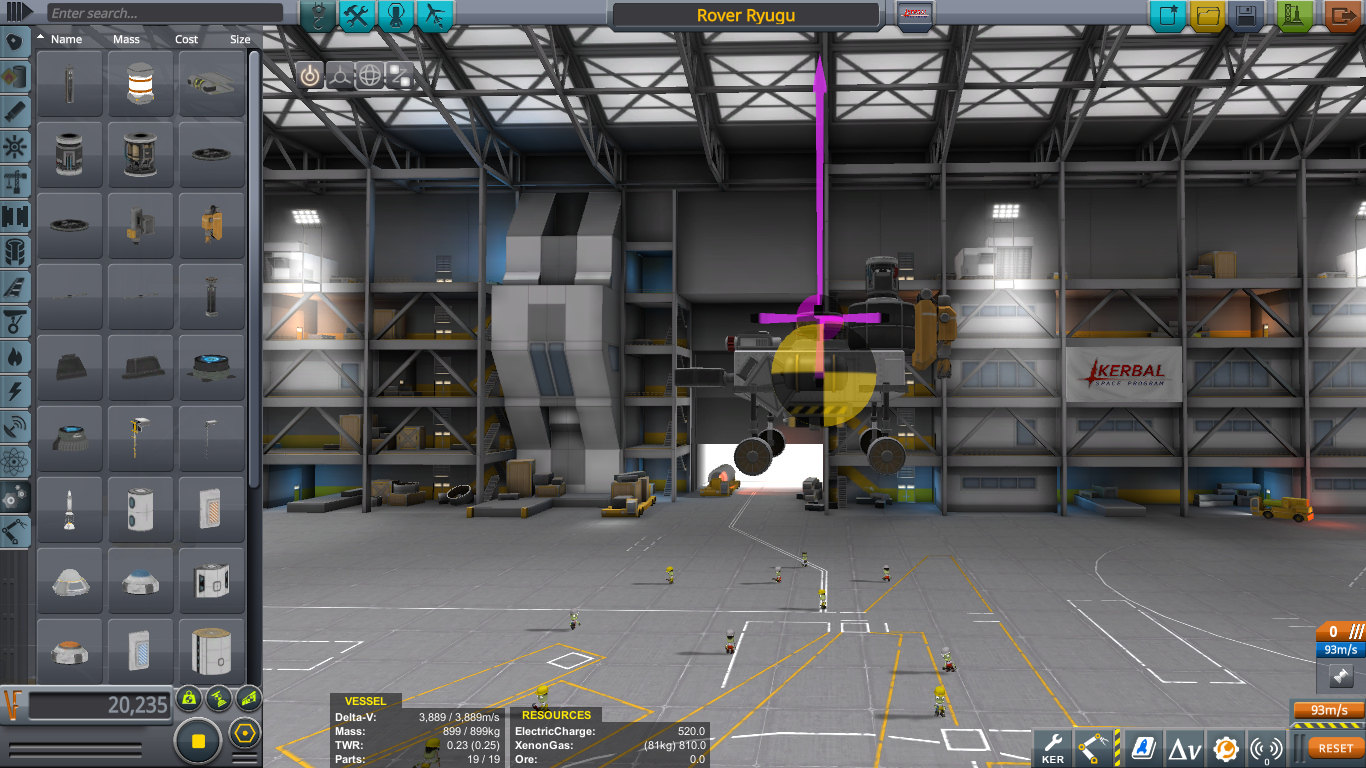Switch to the Crew assignment tab

tap(396, 16)
